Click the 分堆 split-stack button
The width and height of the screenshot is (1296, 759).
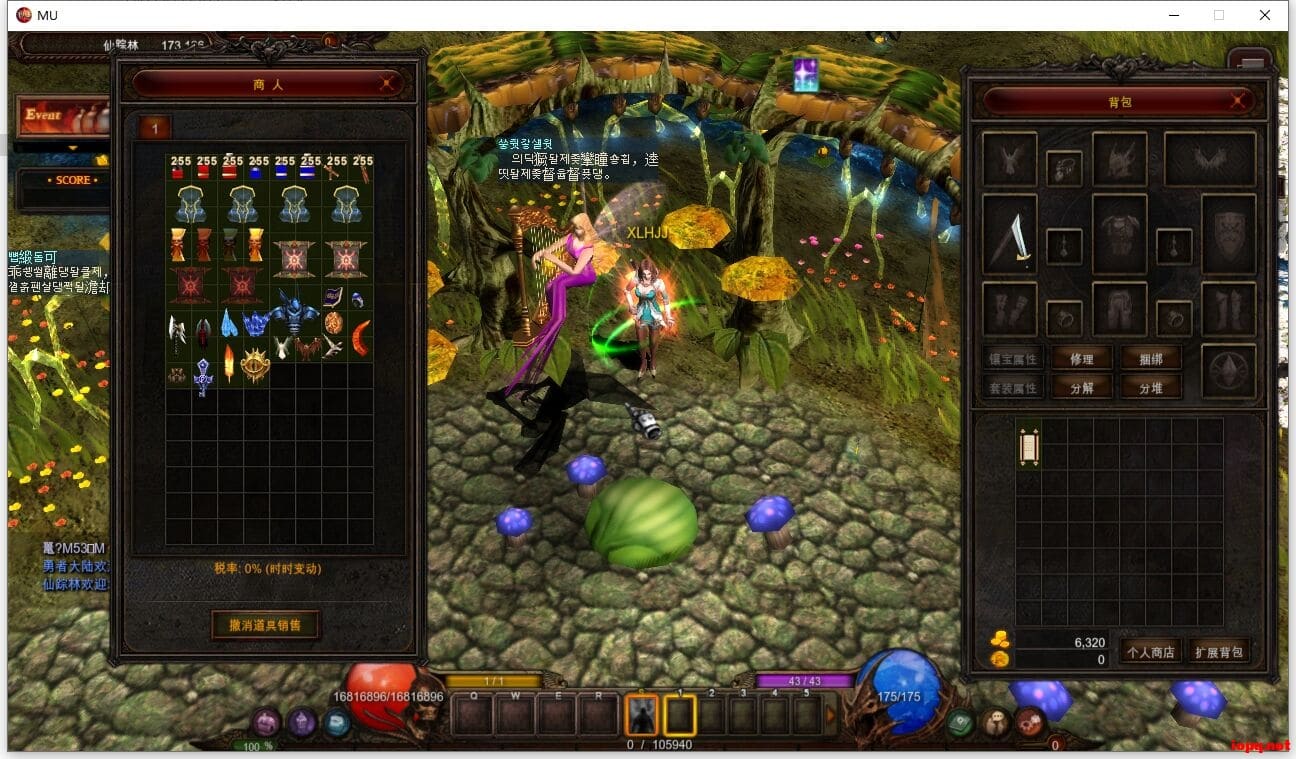tap(1150, 388)
